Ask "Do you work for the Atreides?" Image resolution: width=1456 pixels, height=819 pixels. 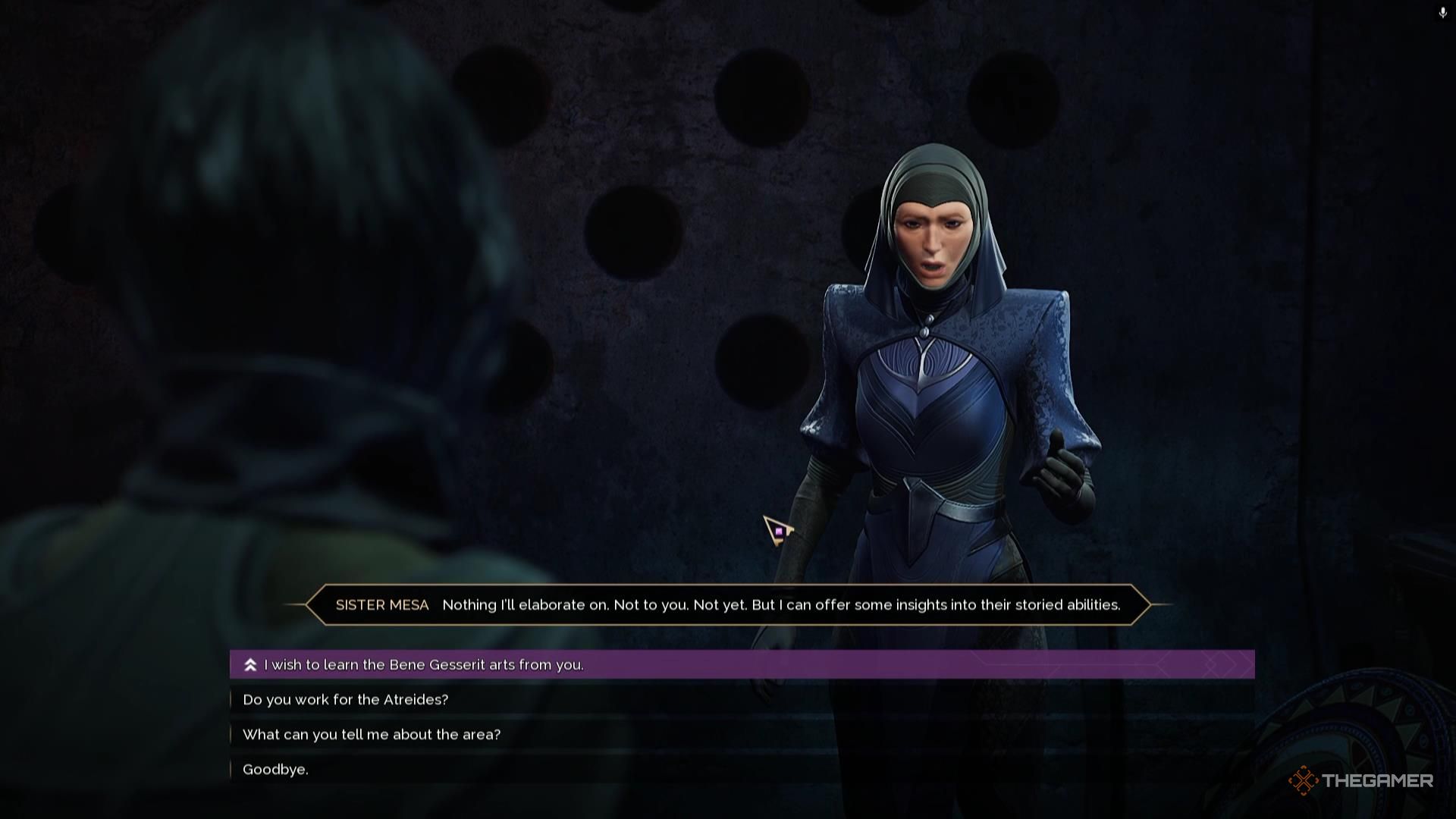(346, 700)
